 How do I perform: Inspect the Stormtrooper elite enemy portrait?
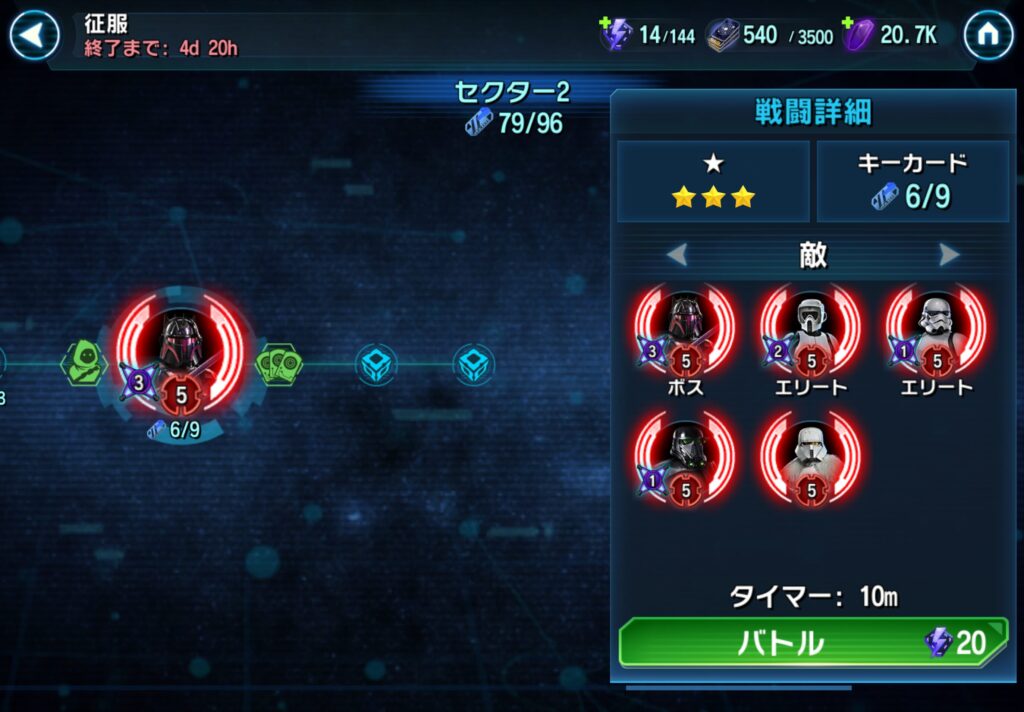[x=936, y=330]
